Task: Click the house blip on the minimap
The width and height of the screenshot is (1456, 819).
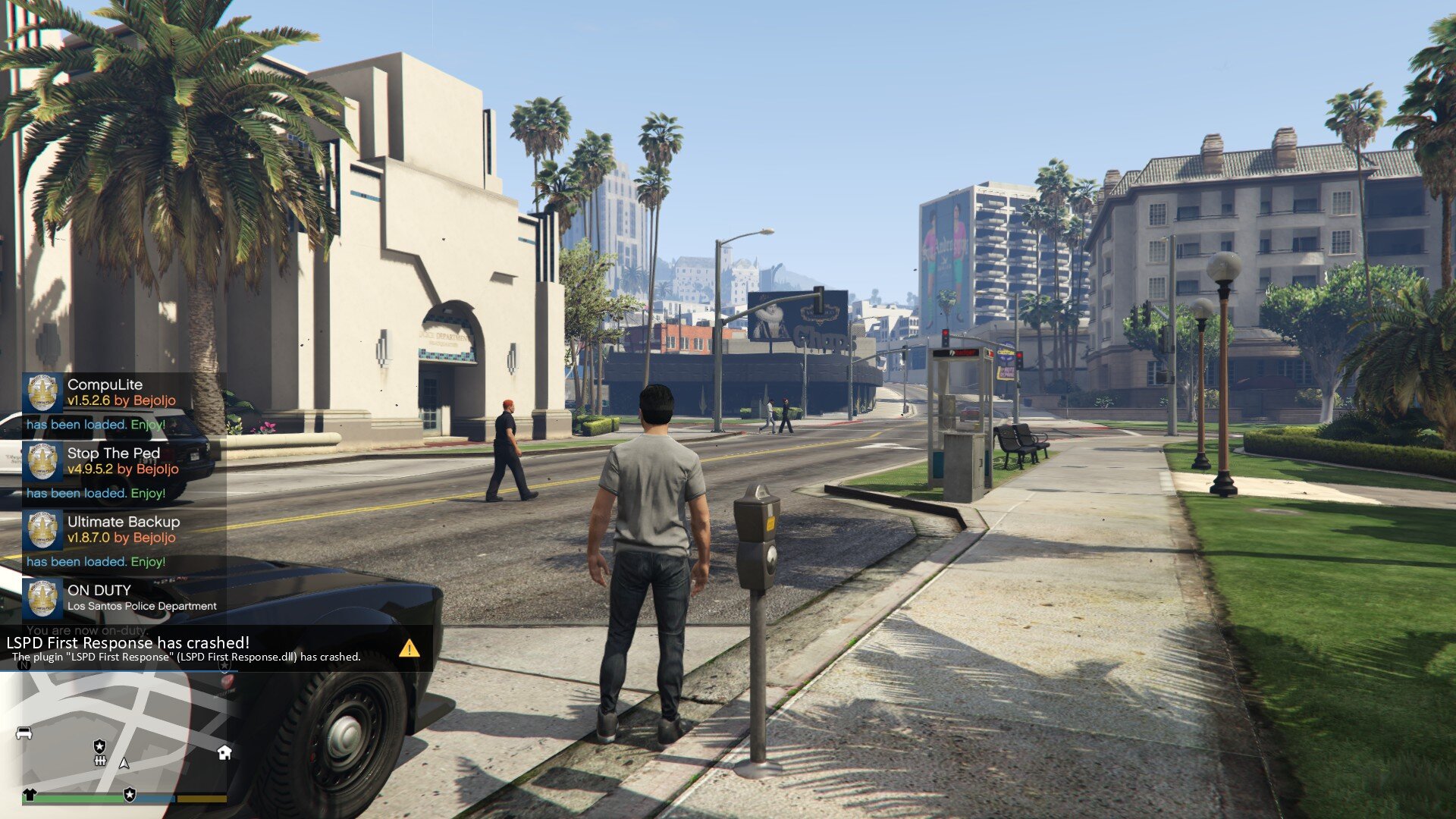Action: 224,752
